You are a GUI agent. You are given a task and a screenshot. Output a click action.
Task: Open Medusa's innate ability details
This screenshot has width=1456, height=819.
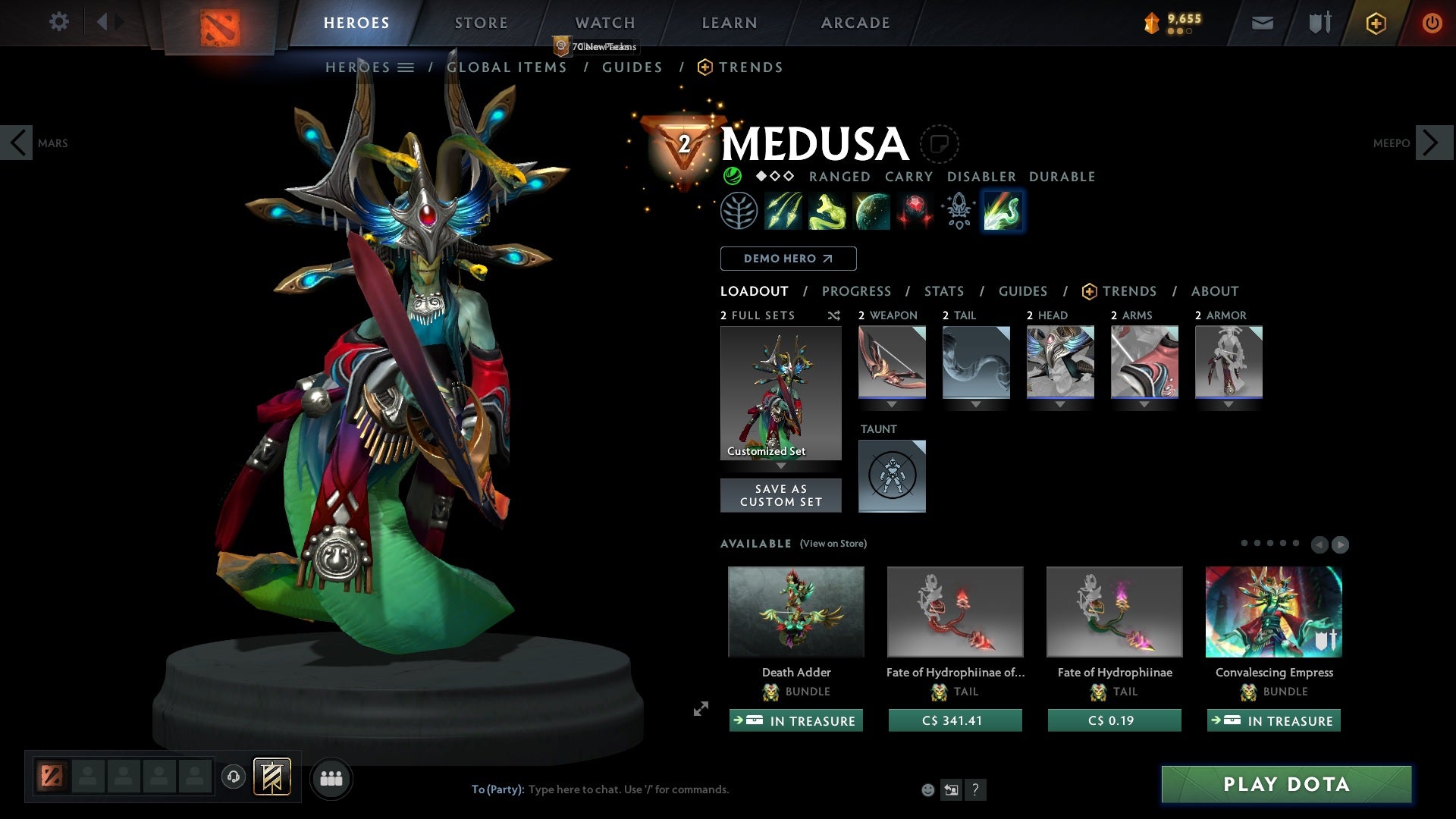(739, 210)
